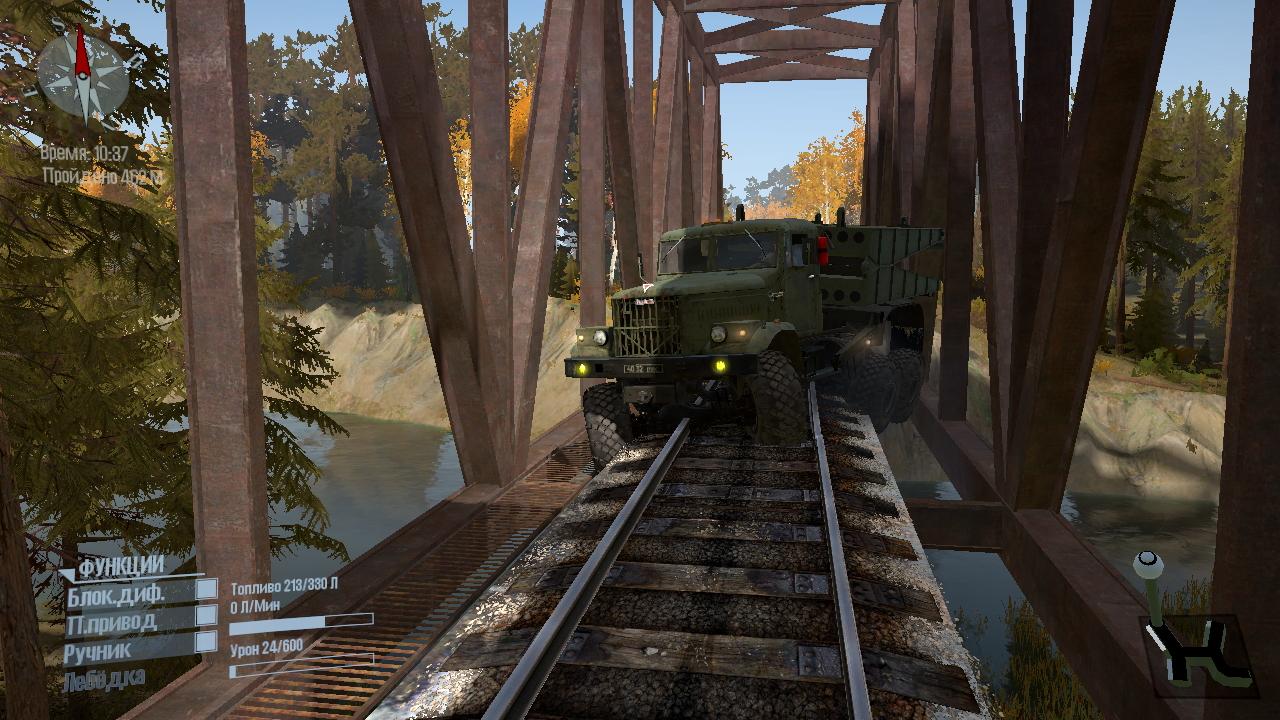Toggle the Блок.Диф. differential lock
Image resolution: width=1280 pixels, height=720 pixels.
[206, 590]
